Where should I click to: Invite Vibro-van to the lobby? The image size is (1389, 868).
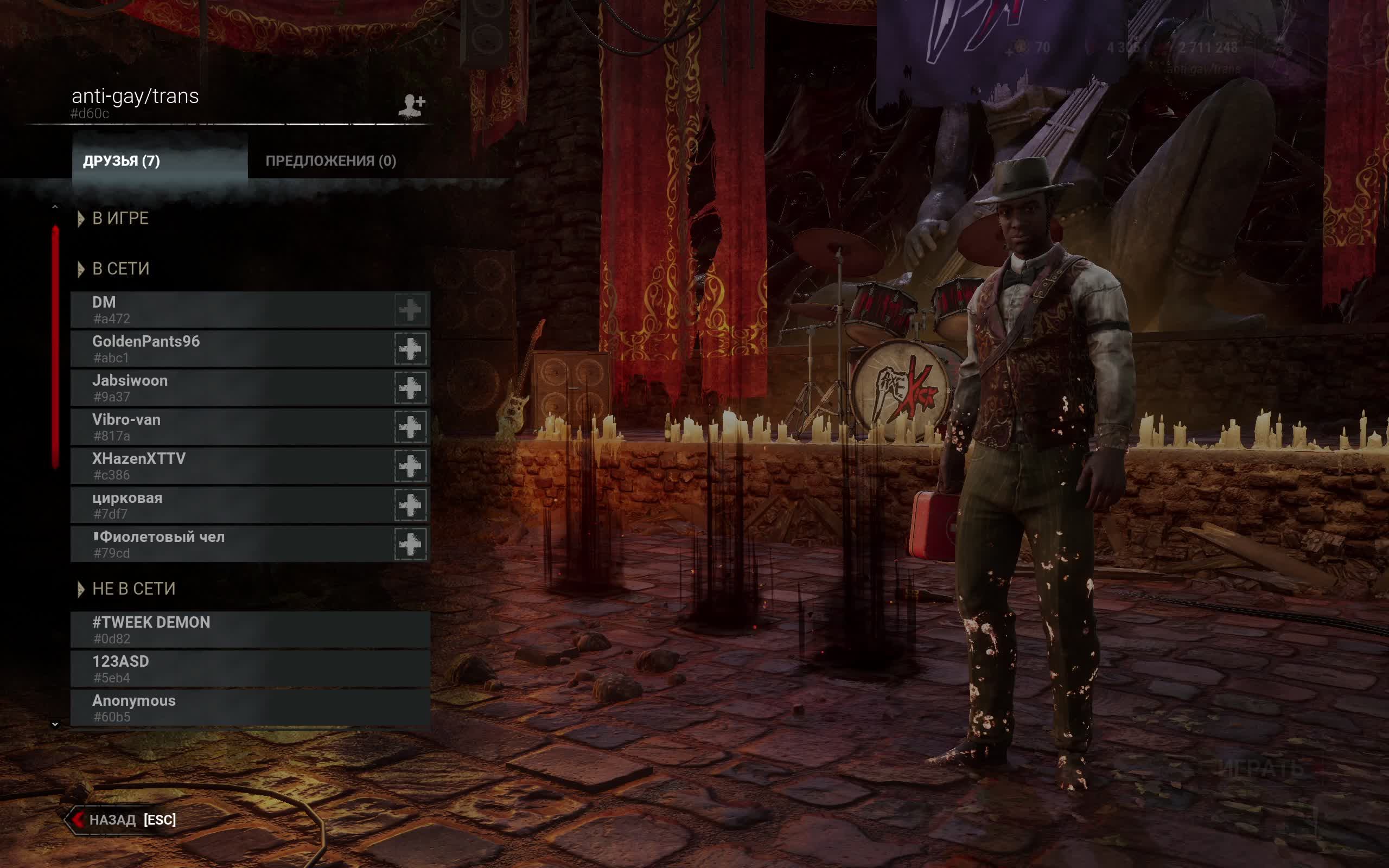click(410, 427)
